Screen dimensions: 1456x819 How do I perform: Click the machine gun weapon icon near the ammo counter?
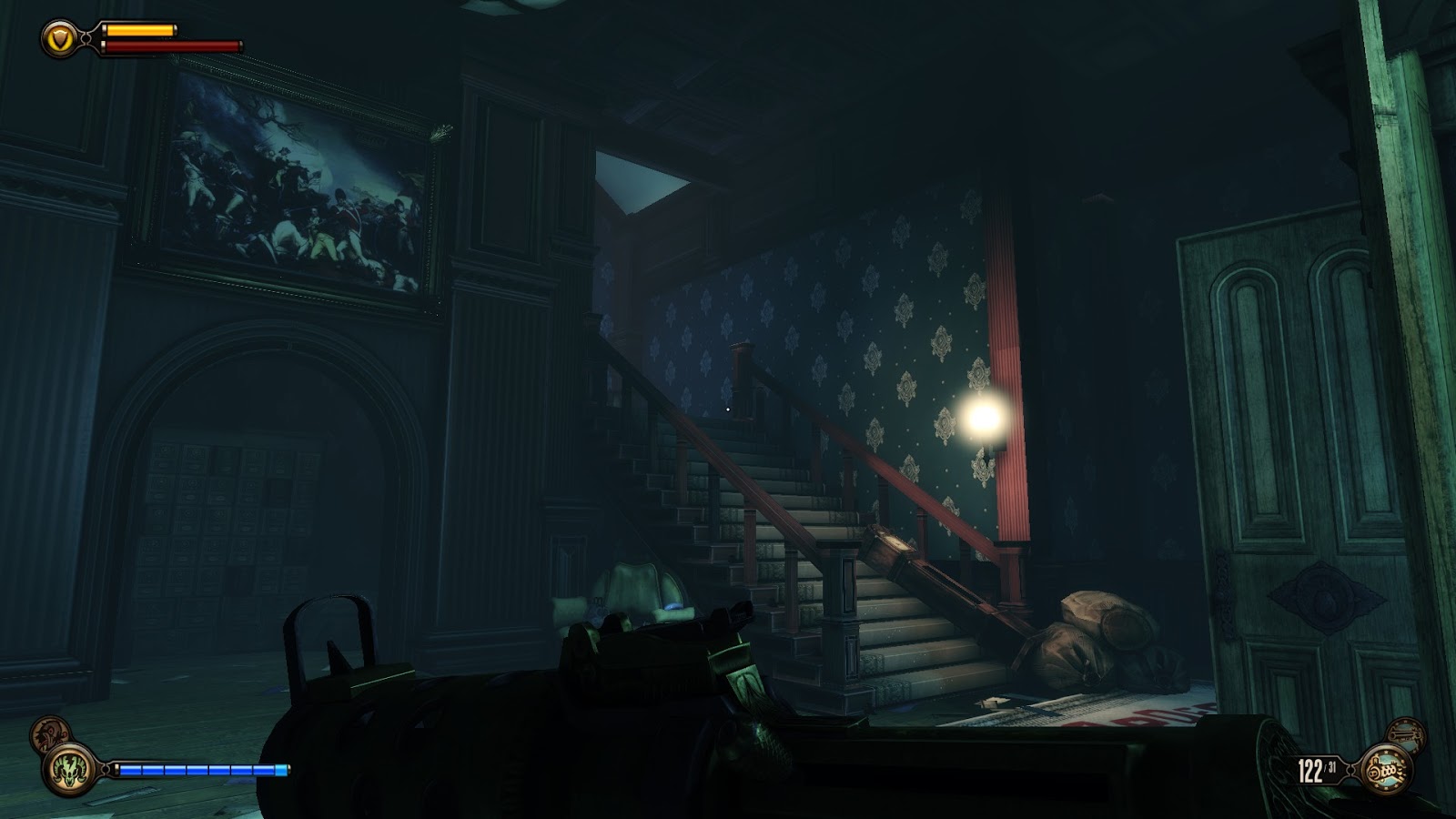point(1386,769)
